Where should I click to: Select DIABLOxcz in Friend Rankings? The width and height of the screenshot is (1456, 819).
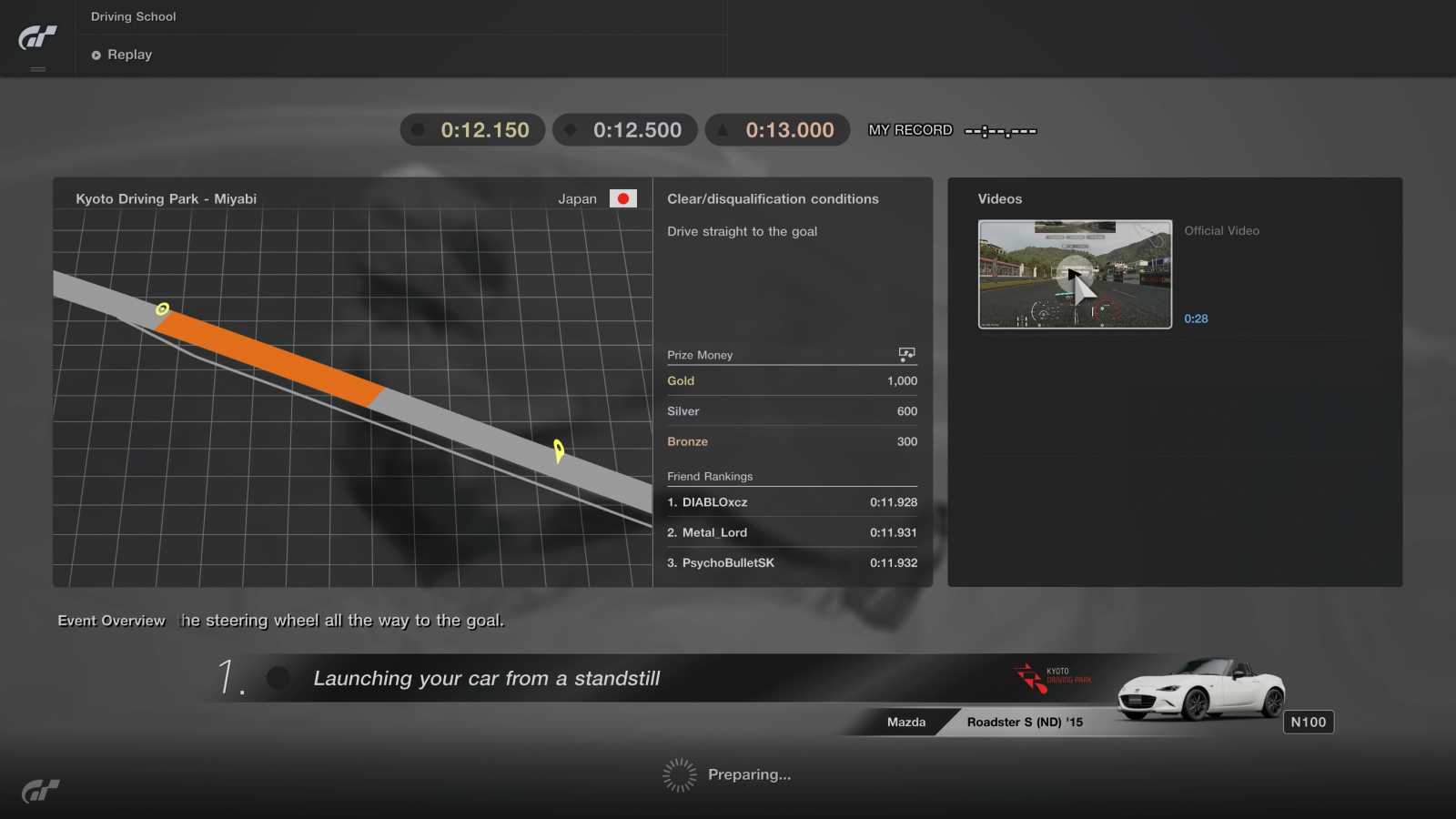(792, 501)
